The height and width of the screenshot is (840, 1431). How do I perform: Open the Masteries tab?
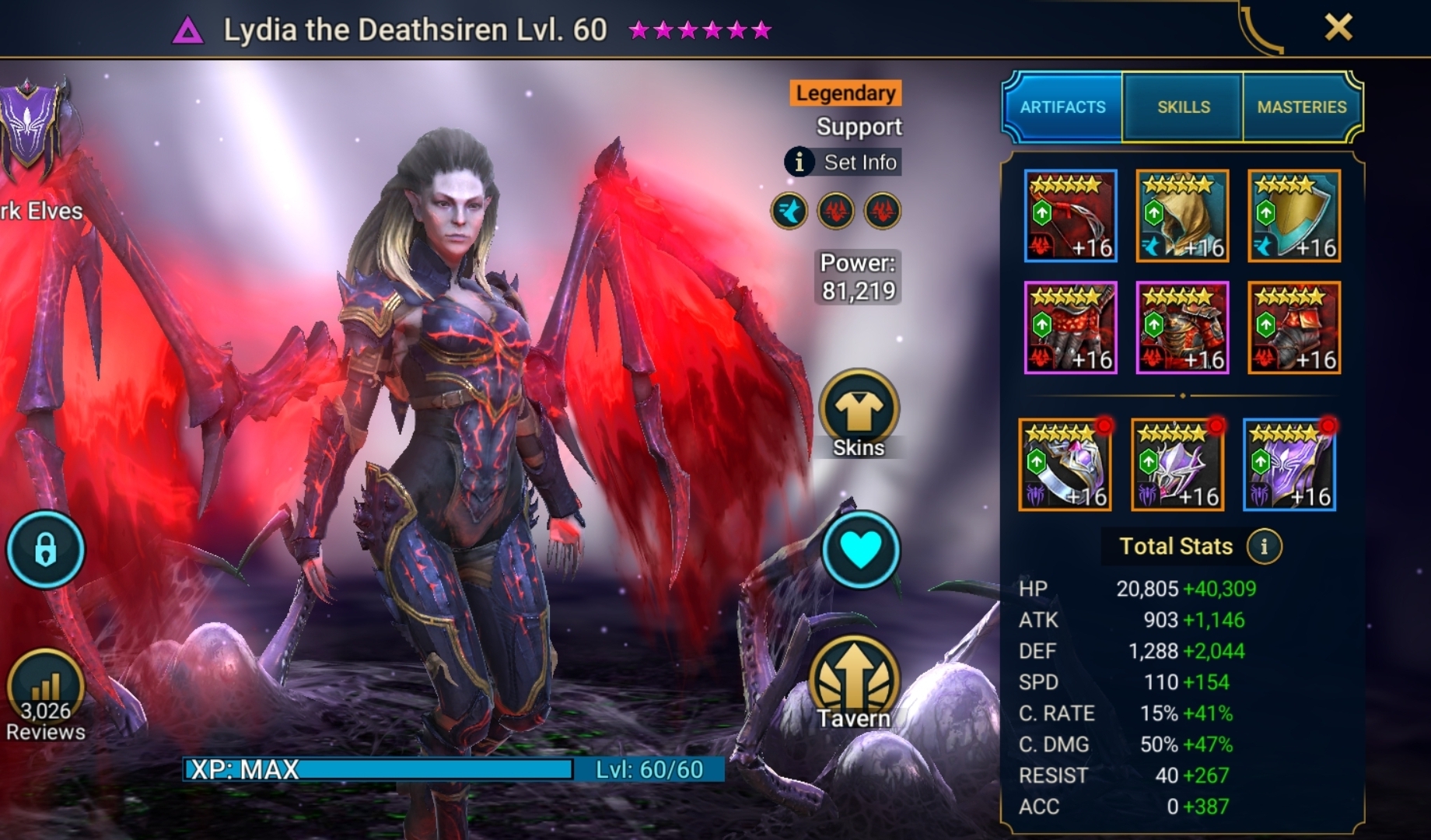[1302, 107]
